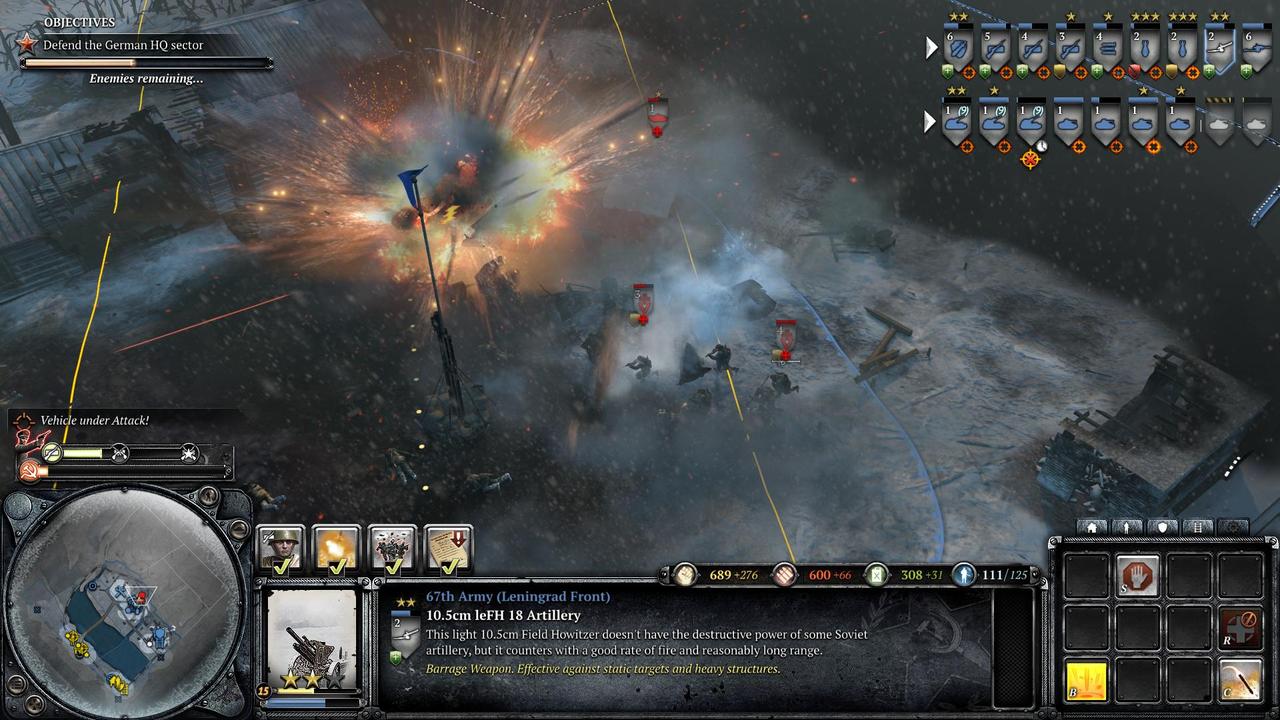Choose the explosion commander ability icon

tap(337, 548)
